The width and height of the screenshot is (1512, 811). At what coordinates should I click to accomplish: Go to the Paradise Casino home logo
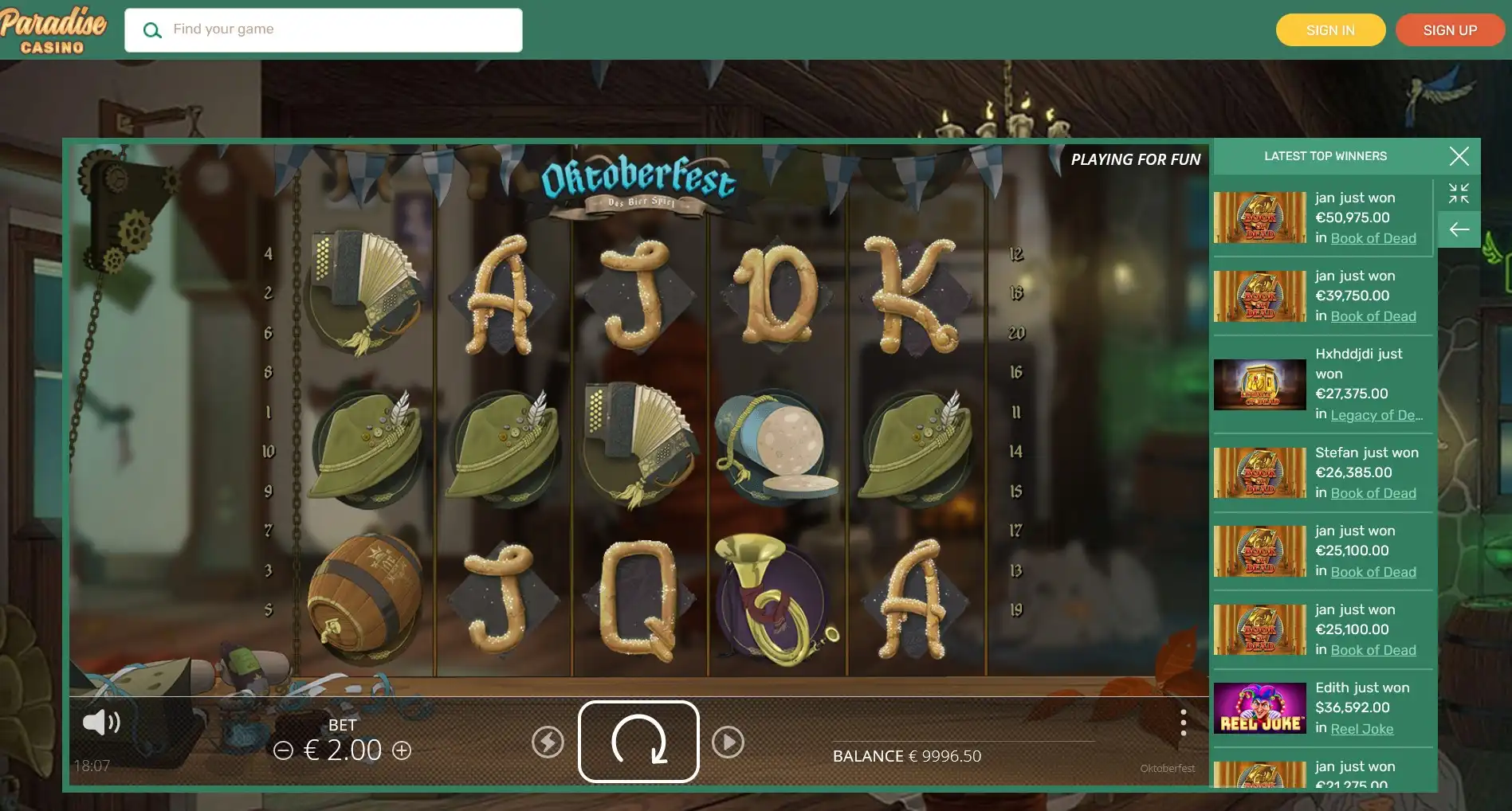(53, 30)
